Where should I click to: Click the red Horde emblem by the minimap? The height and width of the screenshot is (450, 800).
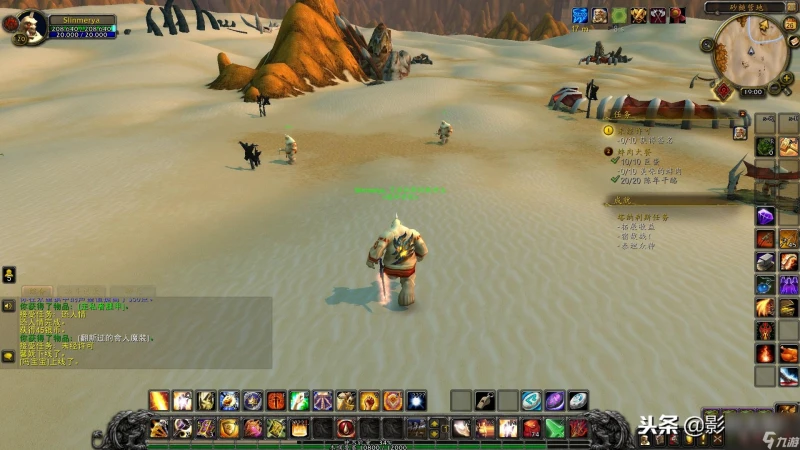pos(722,90)
